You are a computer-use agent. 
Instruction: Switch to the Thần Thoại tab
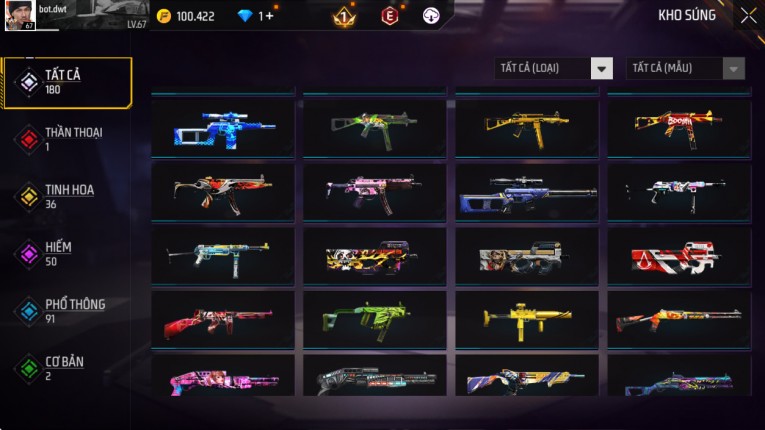pyautogui.click(x=66, y=139)
